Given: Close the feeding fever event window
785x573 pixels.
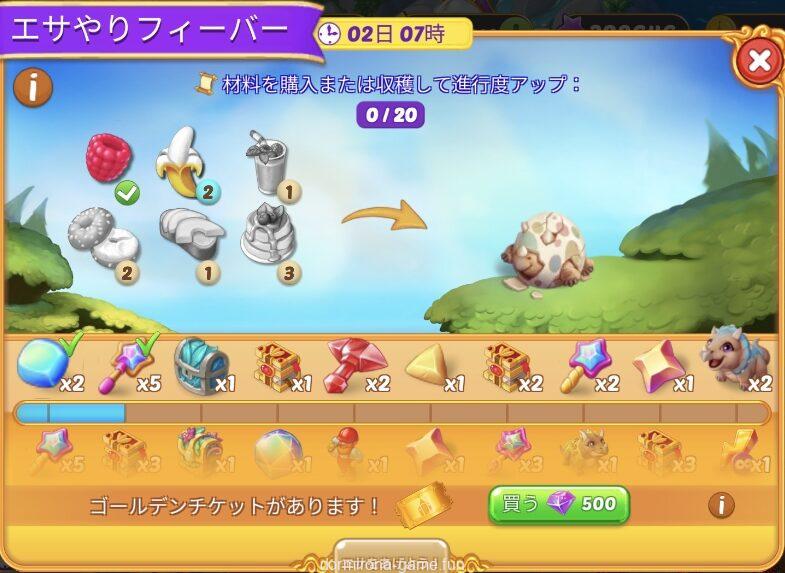Looking at the screenshot, I should [759, 61].
